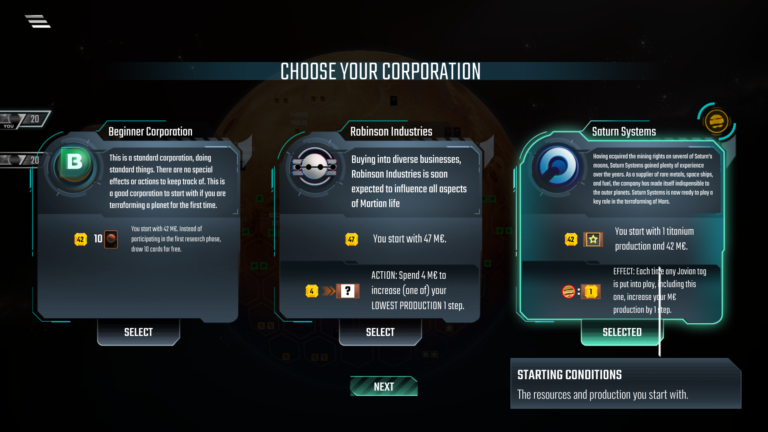This screenshot has width=768, height=432.
Task: Choose the Saturn Systems card
Action: click(621, 220)
